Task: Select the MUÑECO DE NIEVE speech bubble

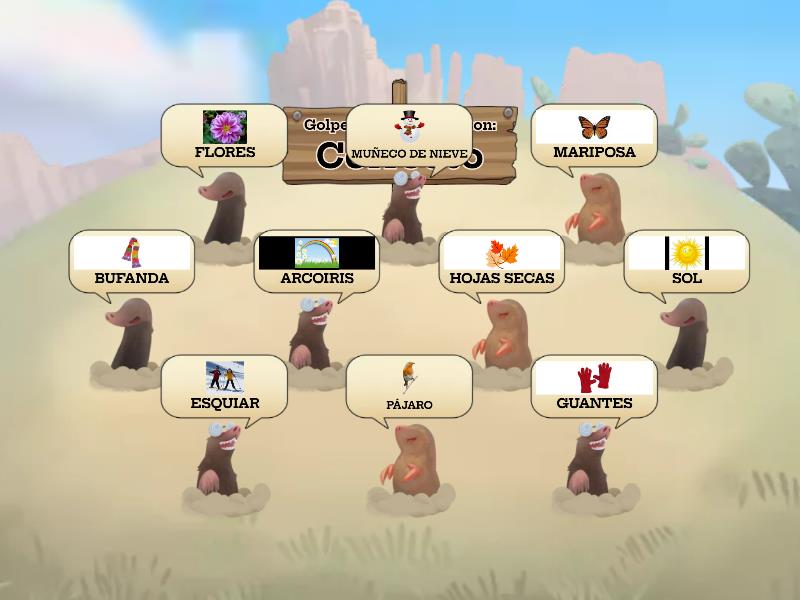Action: pyautogui.click(x=408, y=136)
